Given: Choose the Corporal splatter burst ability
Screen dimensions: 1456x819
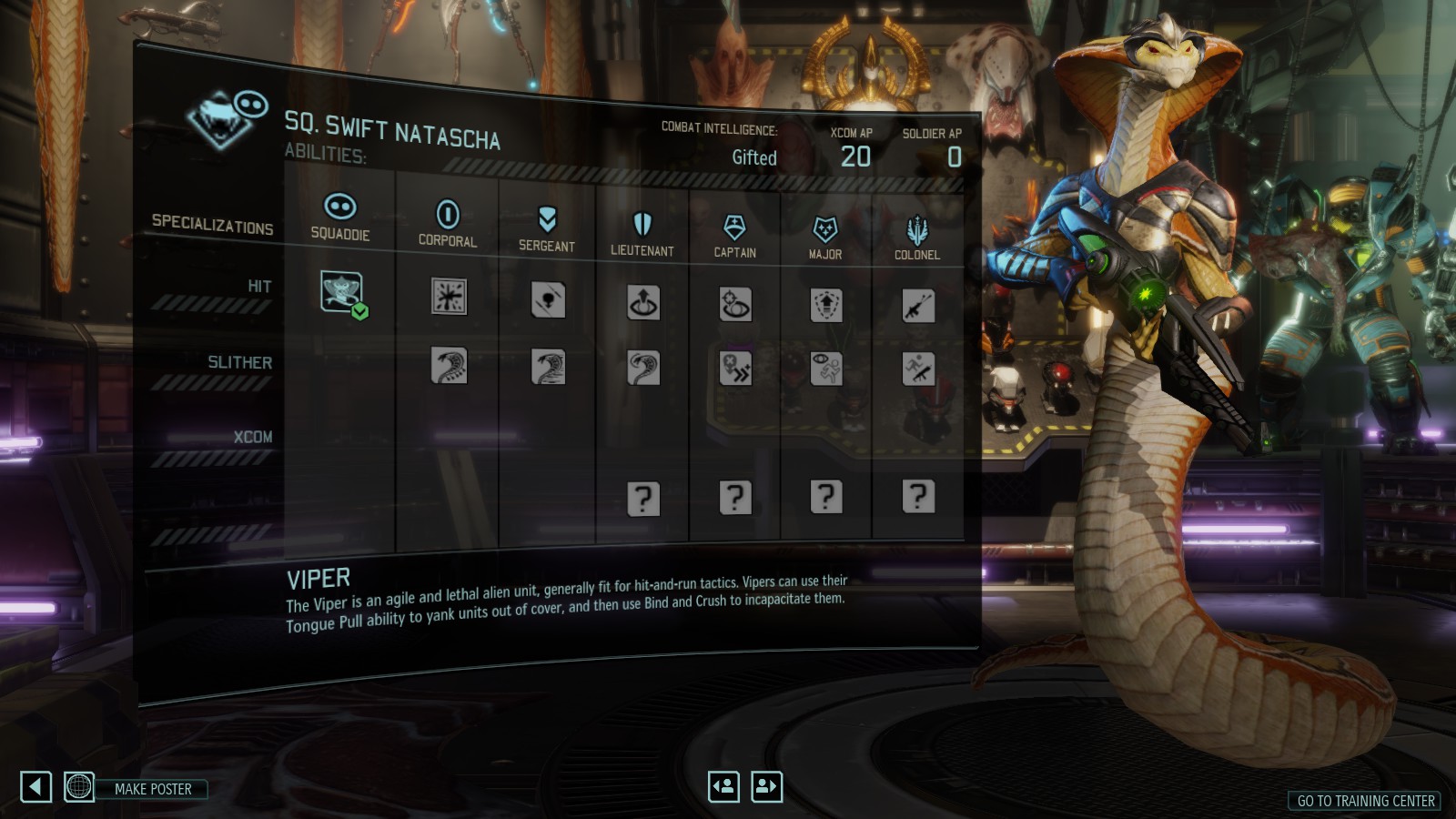Looking at the screenshot, I should point(449,297).
